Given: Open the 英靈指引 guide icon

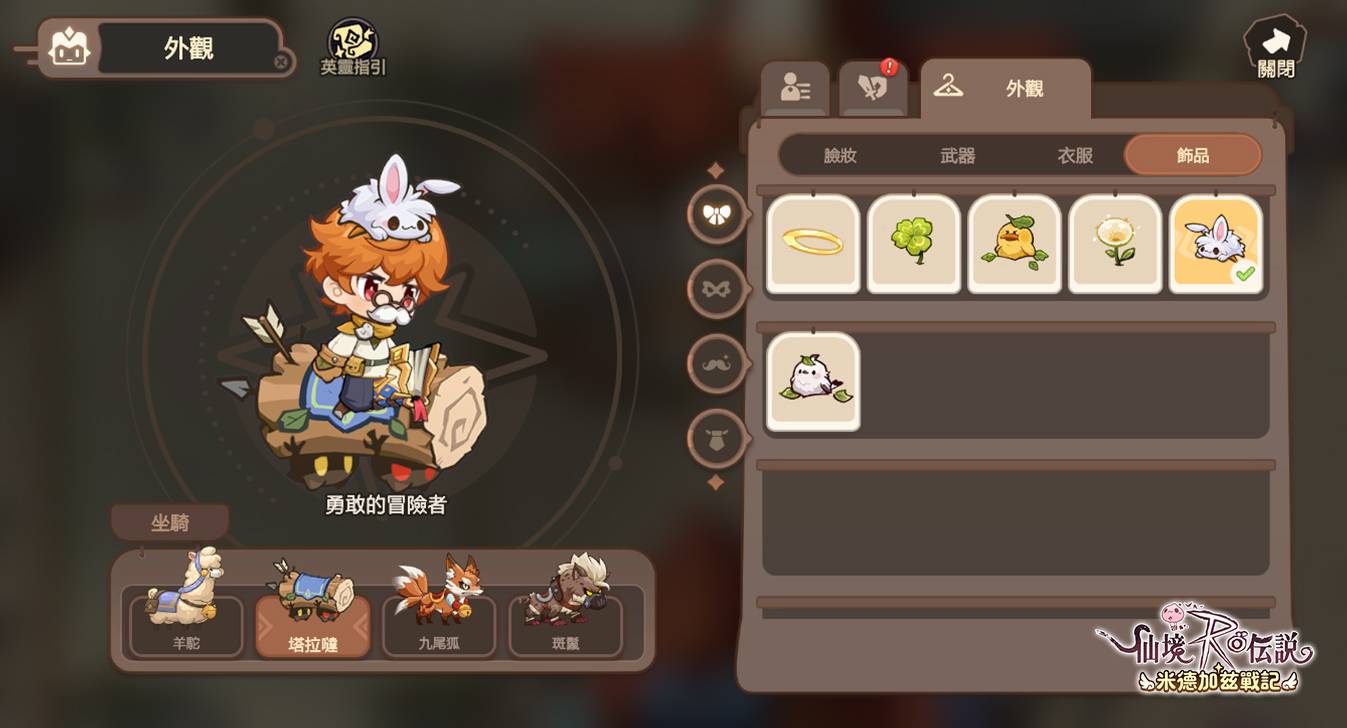Looking at the screenshot, I should pos(353,46).
